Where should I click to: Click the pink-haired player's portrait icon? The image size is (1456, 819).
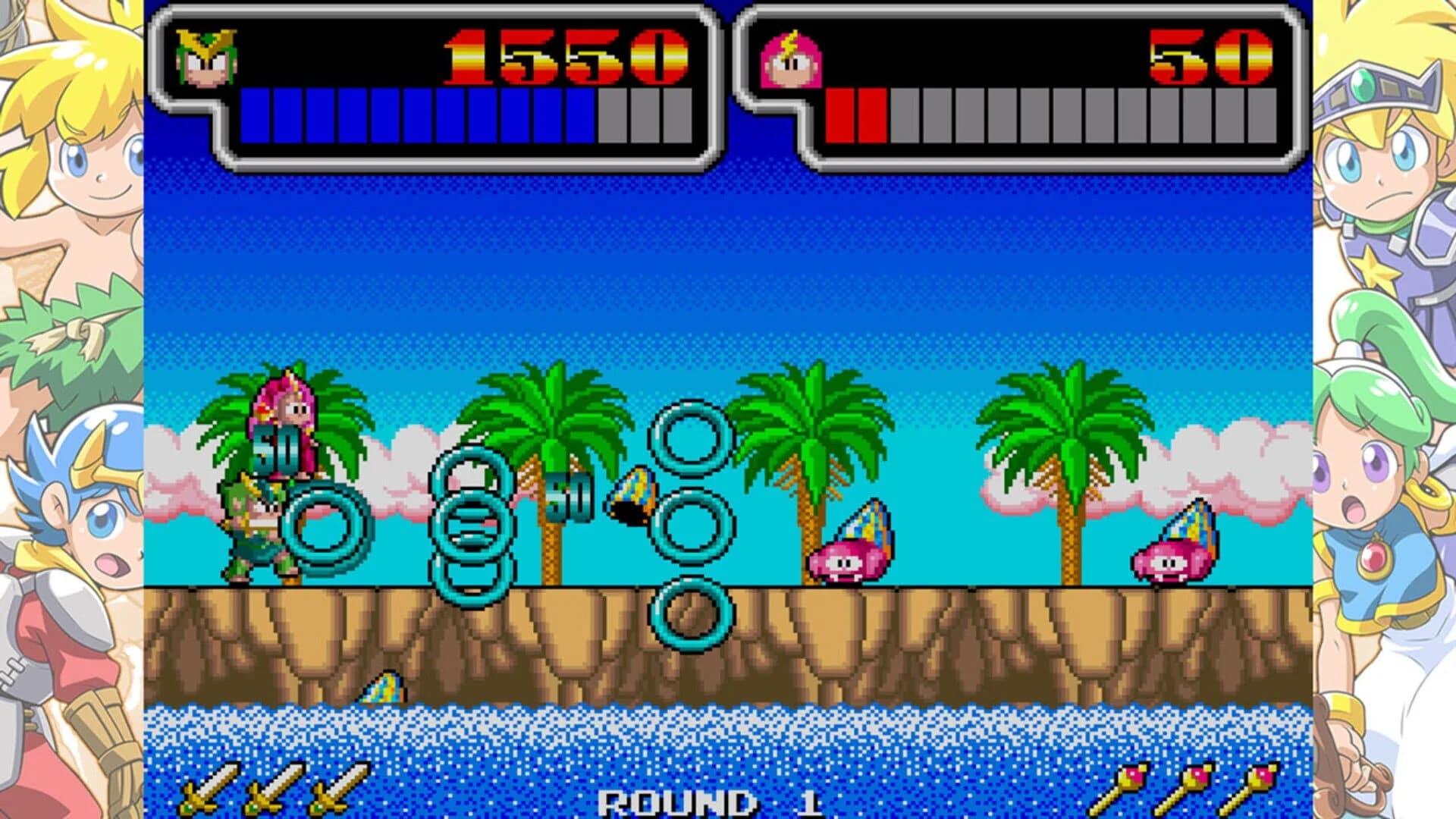click(x=789, y=61)
